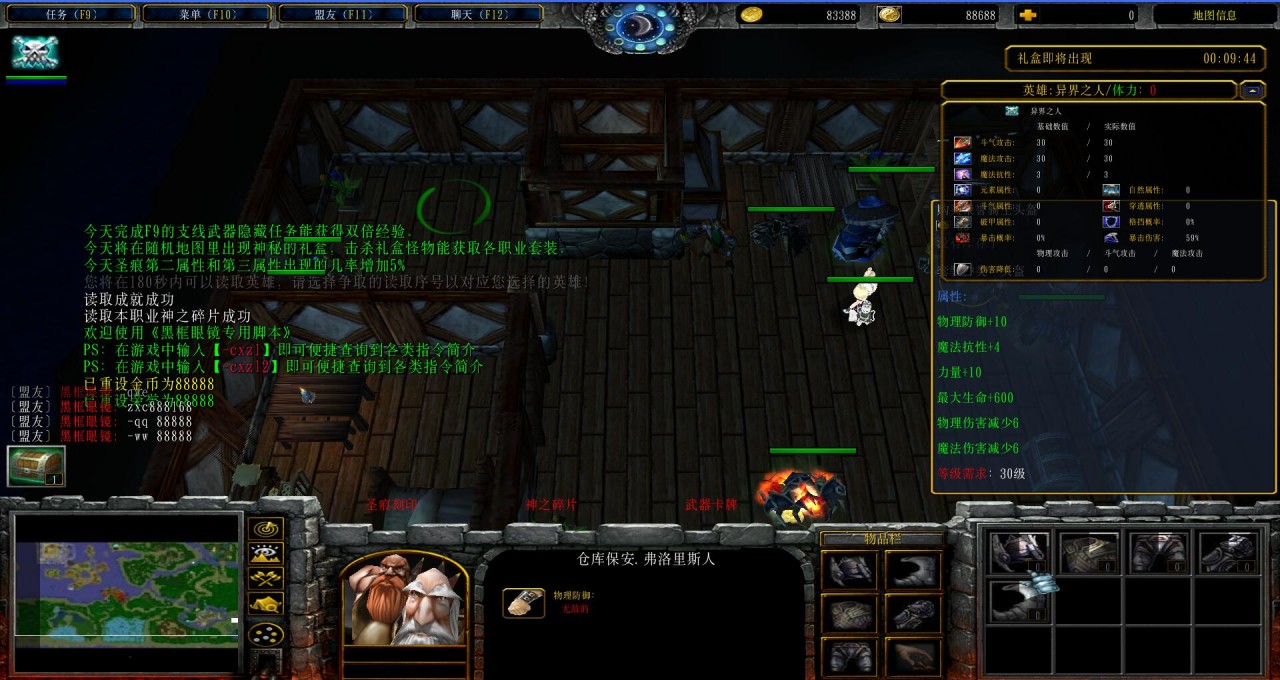Open the 盟友 (F11) allies panel
Image resolution: width=1280 pixels, height=680 pixels.
342,14
